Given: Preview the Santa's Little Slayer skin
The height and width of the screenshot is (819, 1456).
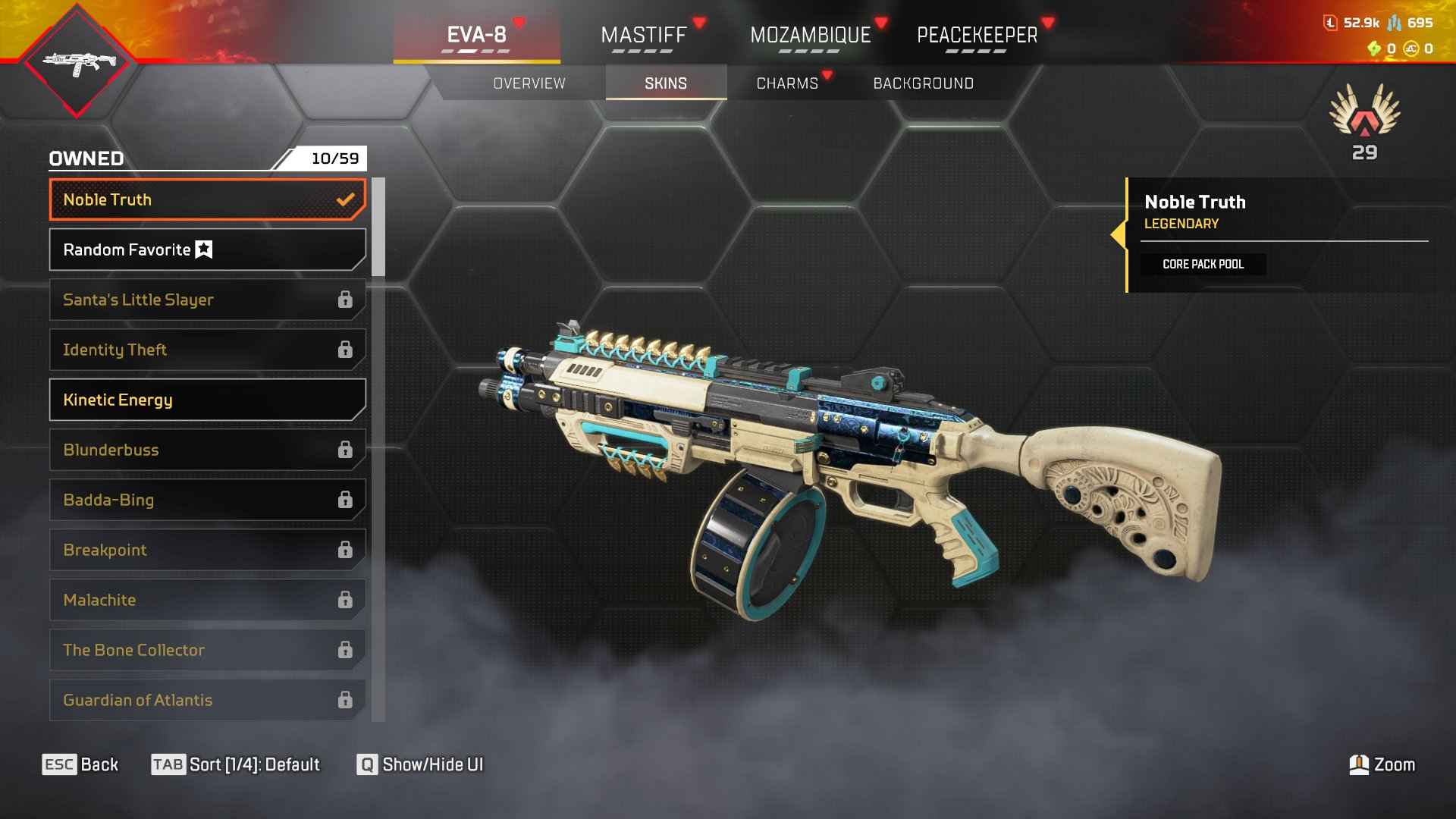Looking at the screenshot, I should [207, 300].
